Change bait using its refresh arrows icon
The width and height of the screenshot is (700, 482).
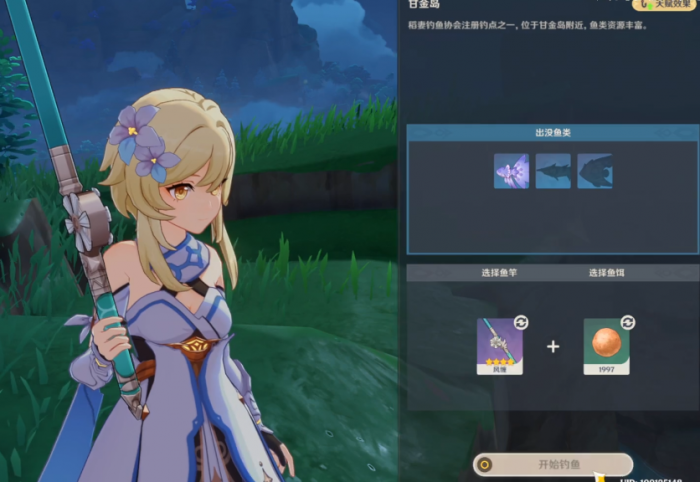pos(628,322)
